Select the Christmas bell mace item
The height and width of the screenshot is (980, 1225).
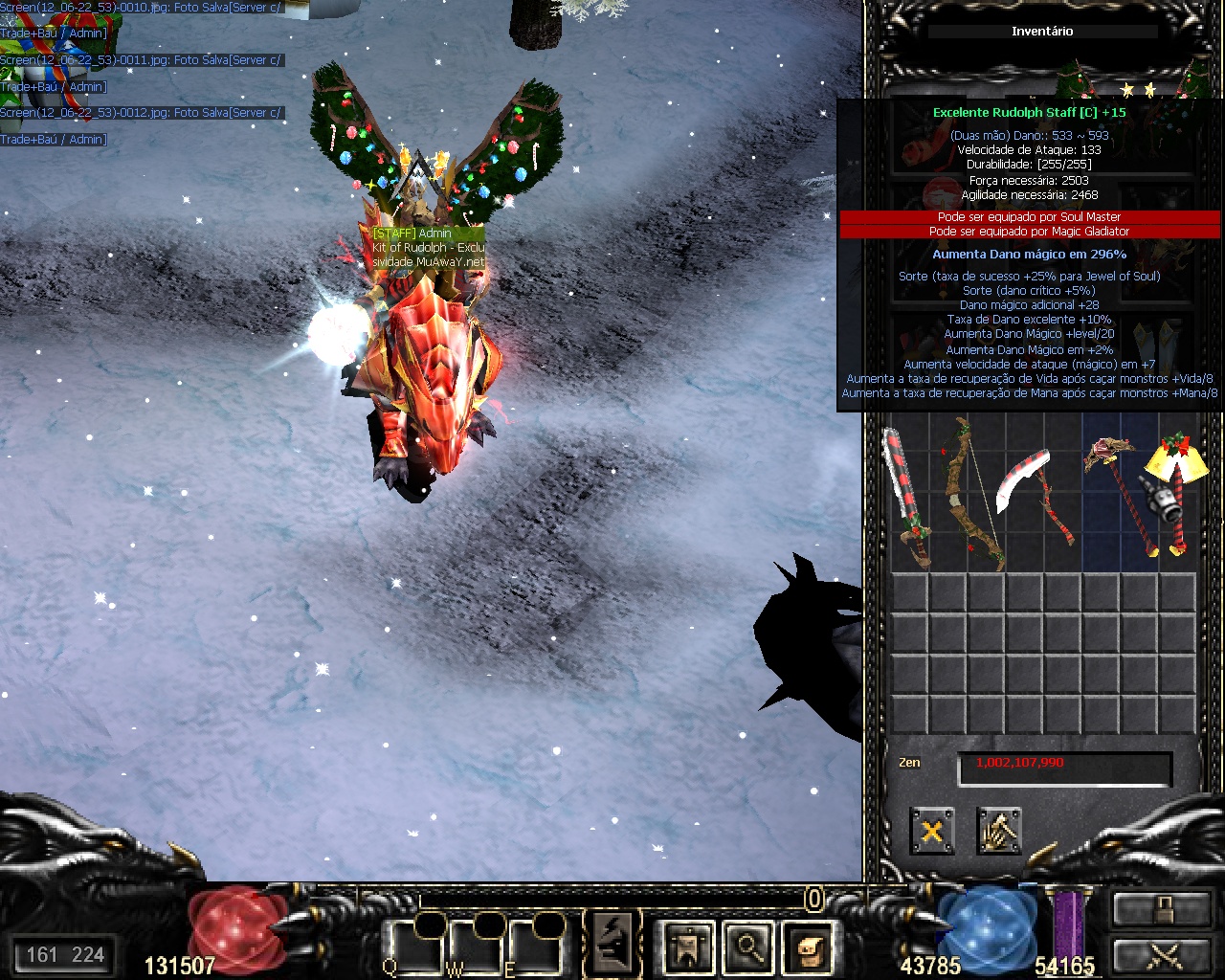pos(1172,493)
